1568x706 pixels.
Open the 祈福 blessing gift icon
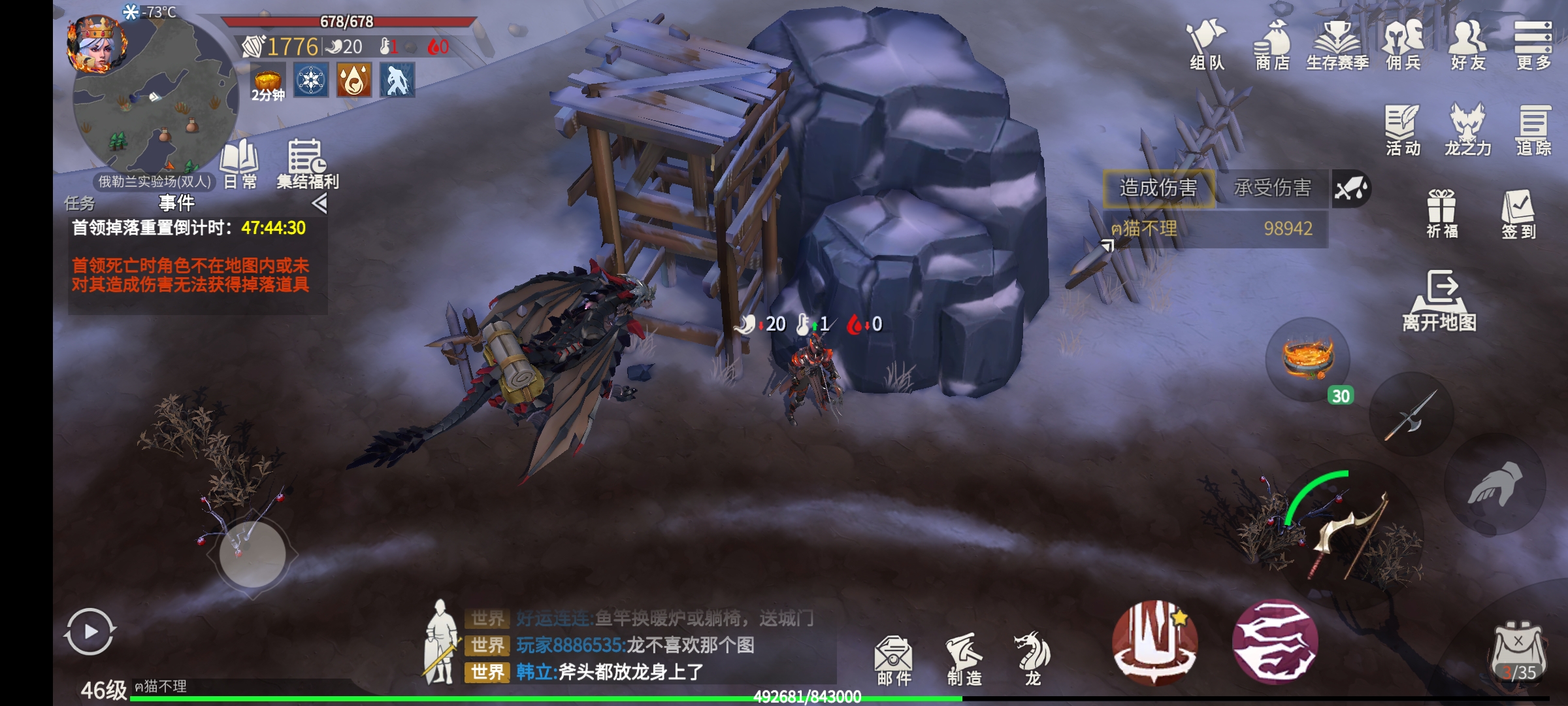pyautogui.click(x=1441, y=213)
